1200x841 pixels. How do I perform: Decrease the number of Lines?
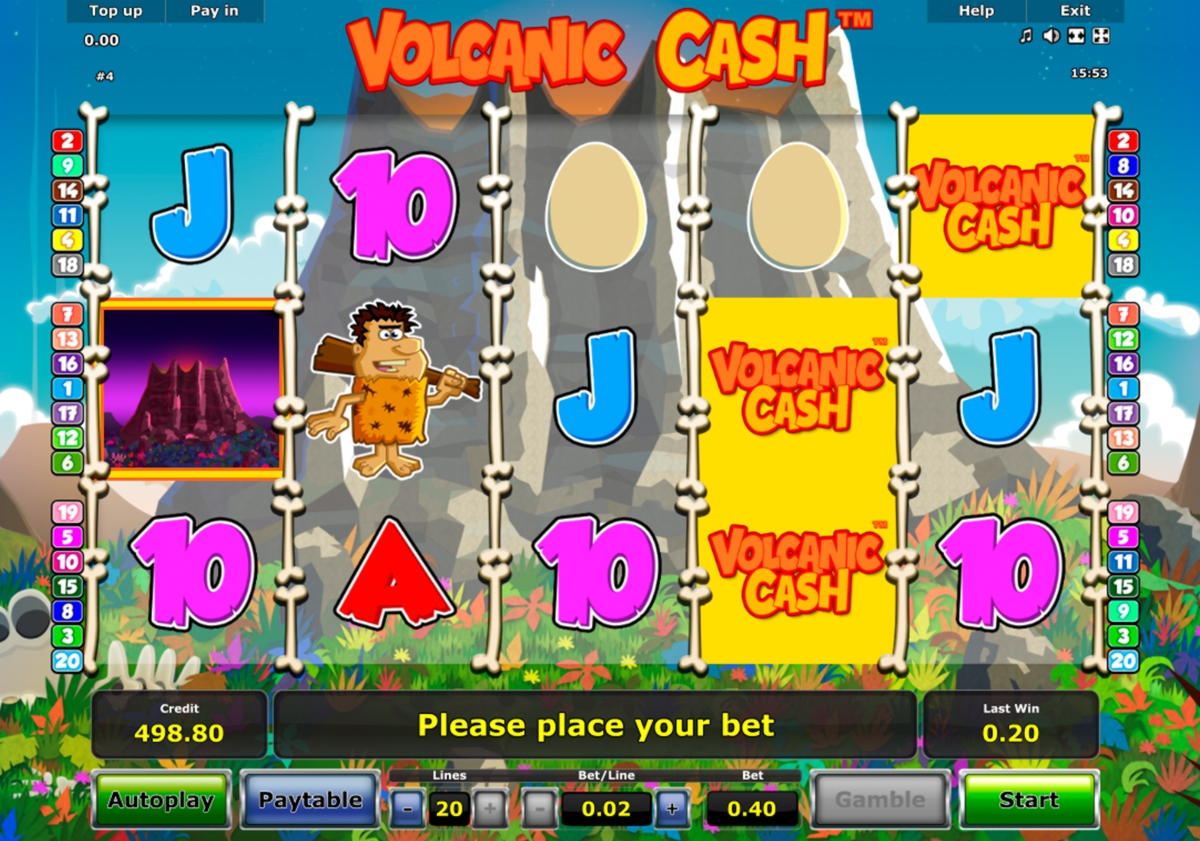pyautogui.click(x=407, y=808)
